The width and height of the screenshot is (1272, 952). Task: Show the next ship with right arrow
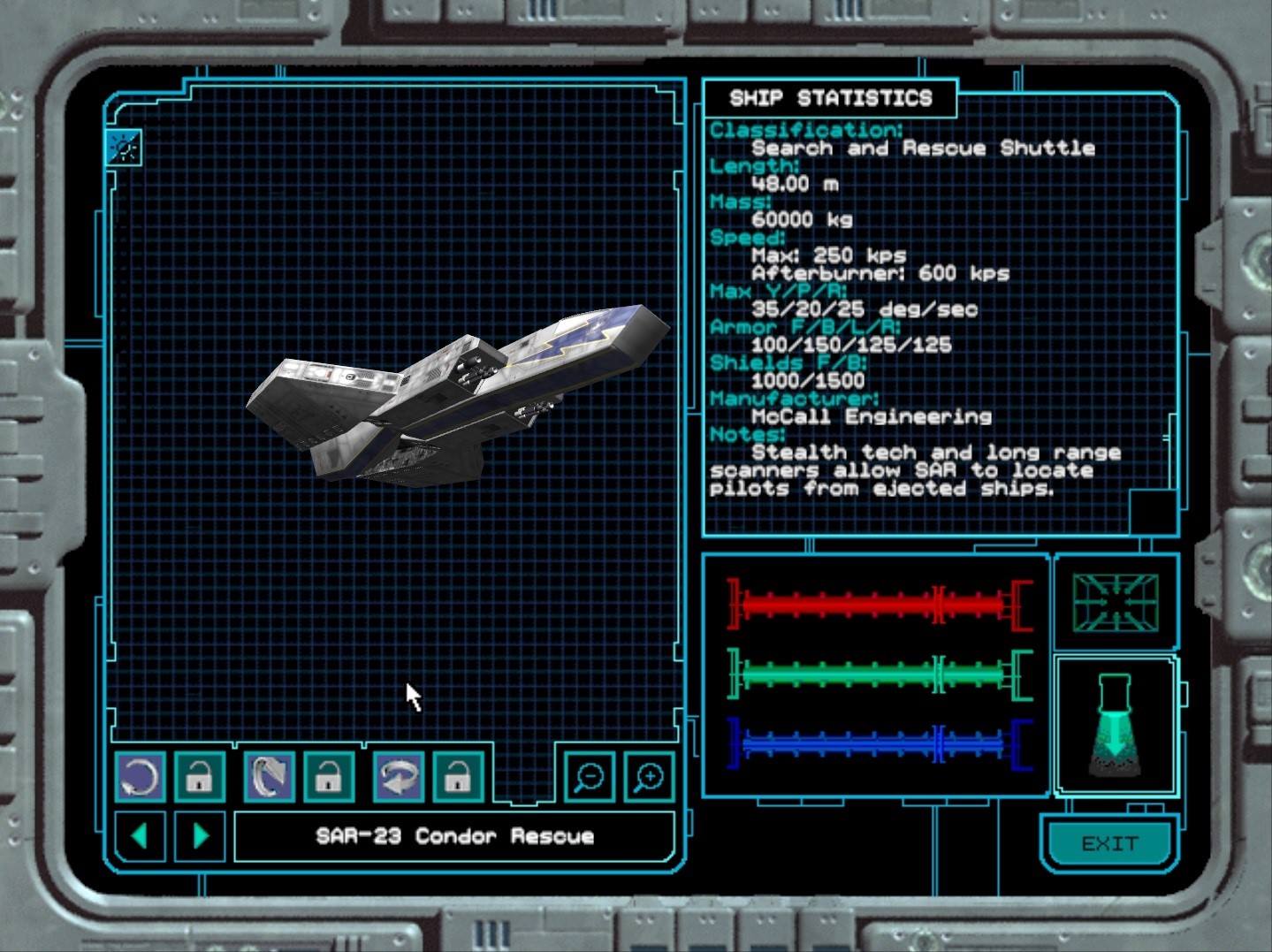201,835
